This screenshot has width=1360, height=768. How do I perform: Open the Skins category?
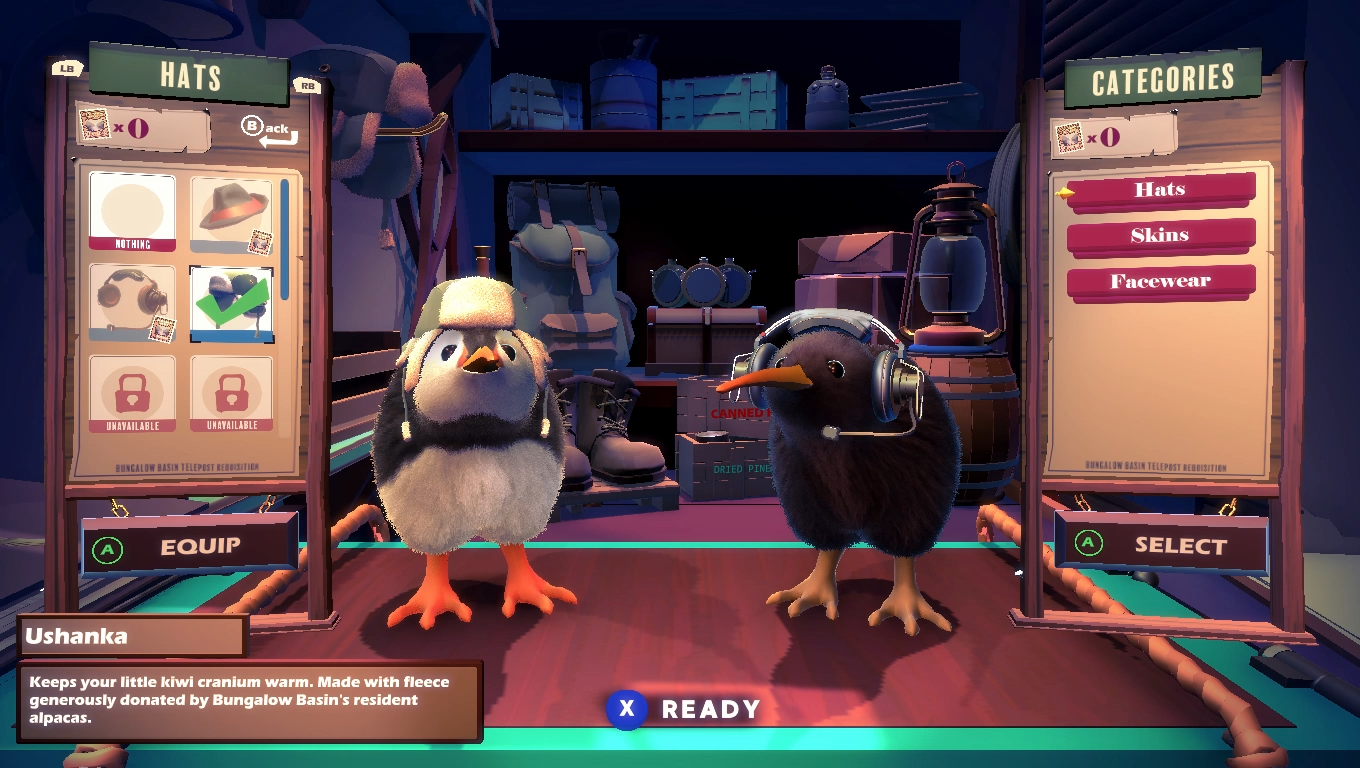1160,235
